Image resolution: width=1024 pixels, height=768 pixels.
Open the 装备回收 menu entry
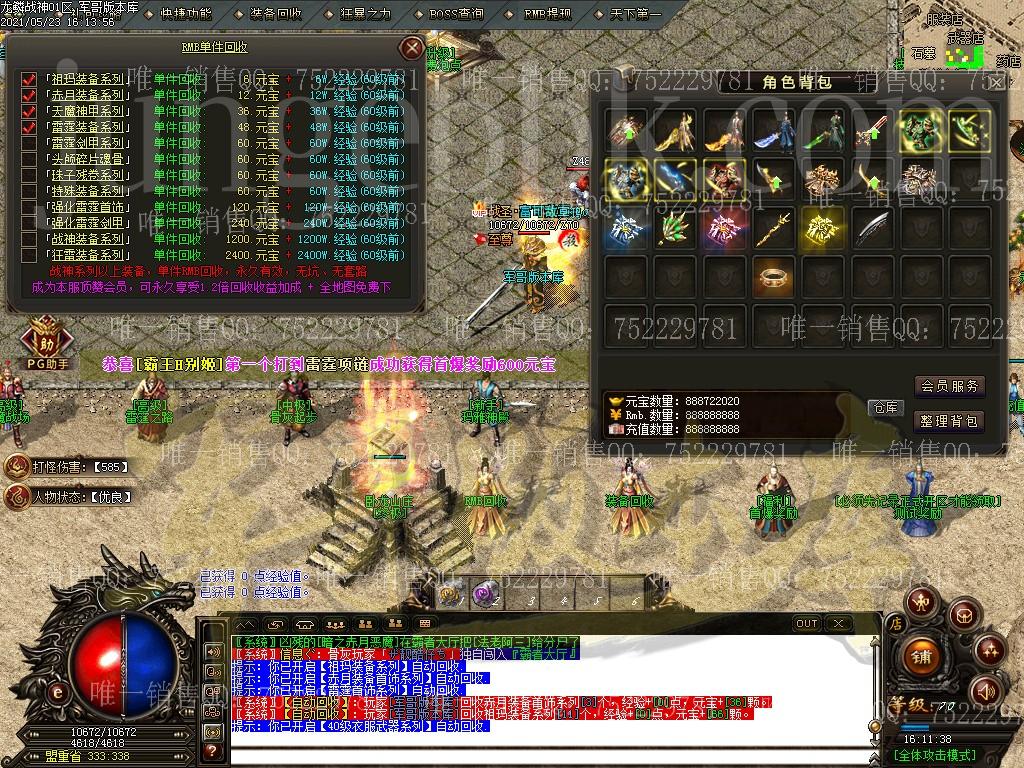(275, 15)
